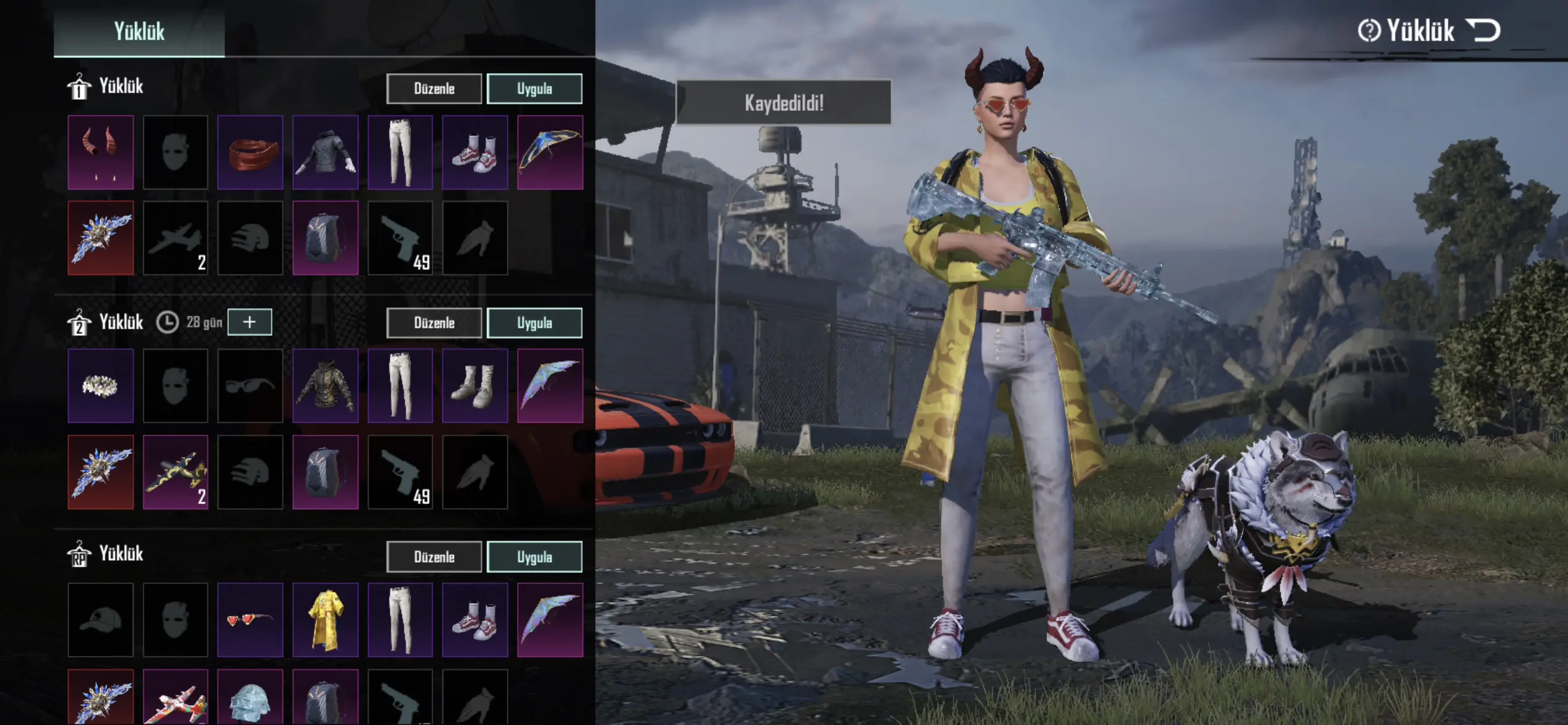This screenshot has width=1568, height=725.
Task: Apply loadout 1 with Uygula
Action: click(x=534, y=89)
